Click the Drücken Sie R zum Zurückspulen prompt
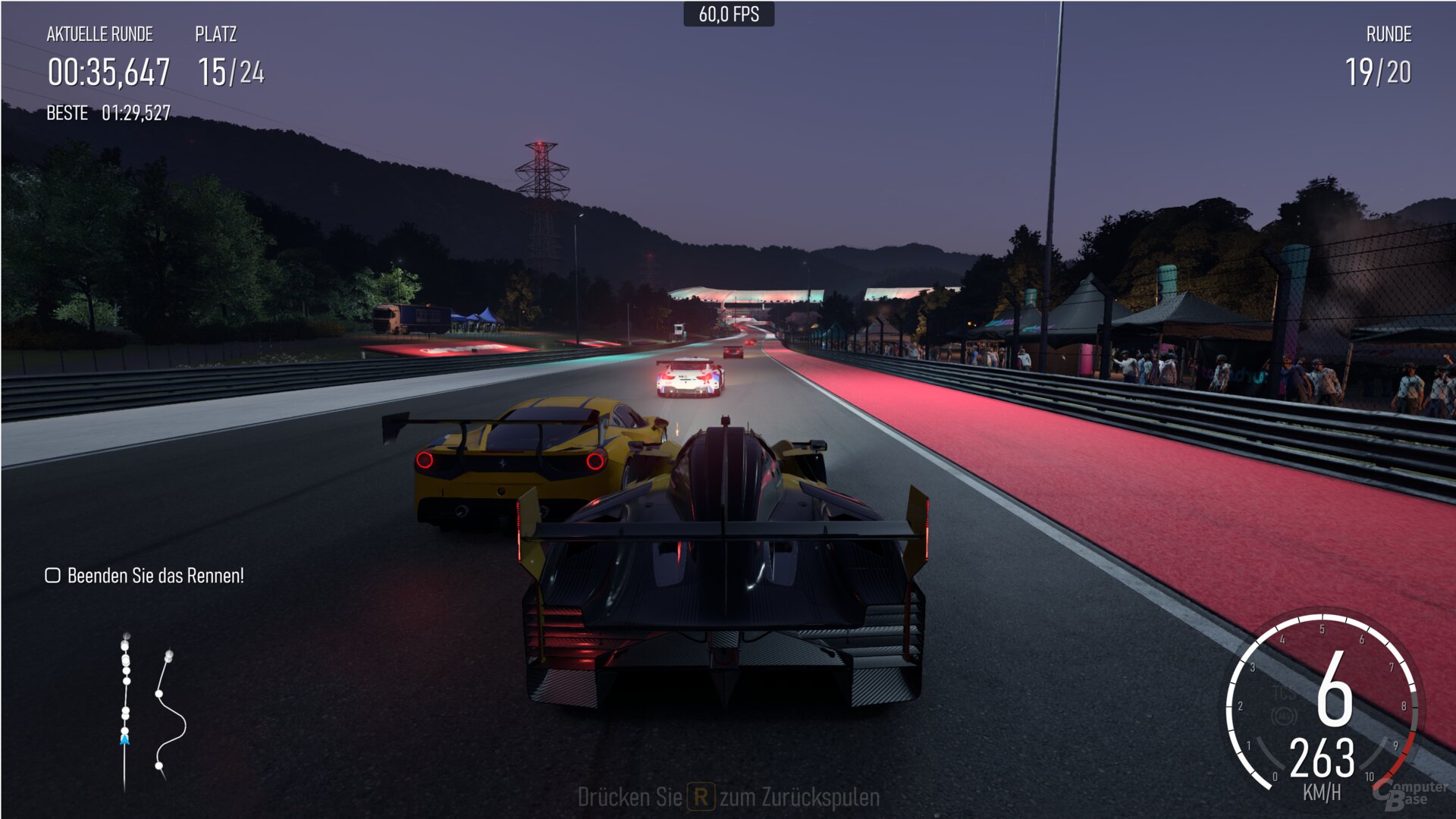 728,797
